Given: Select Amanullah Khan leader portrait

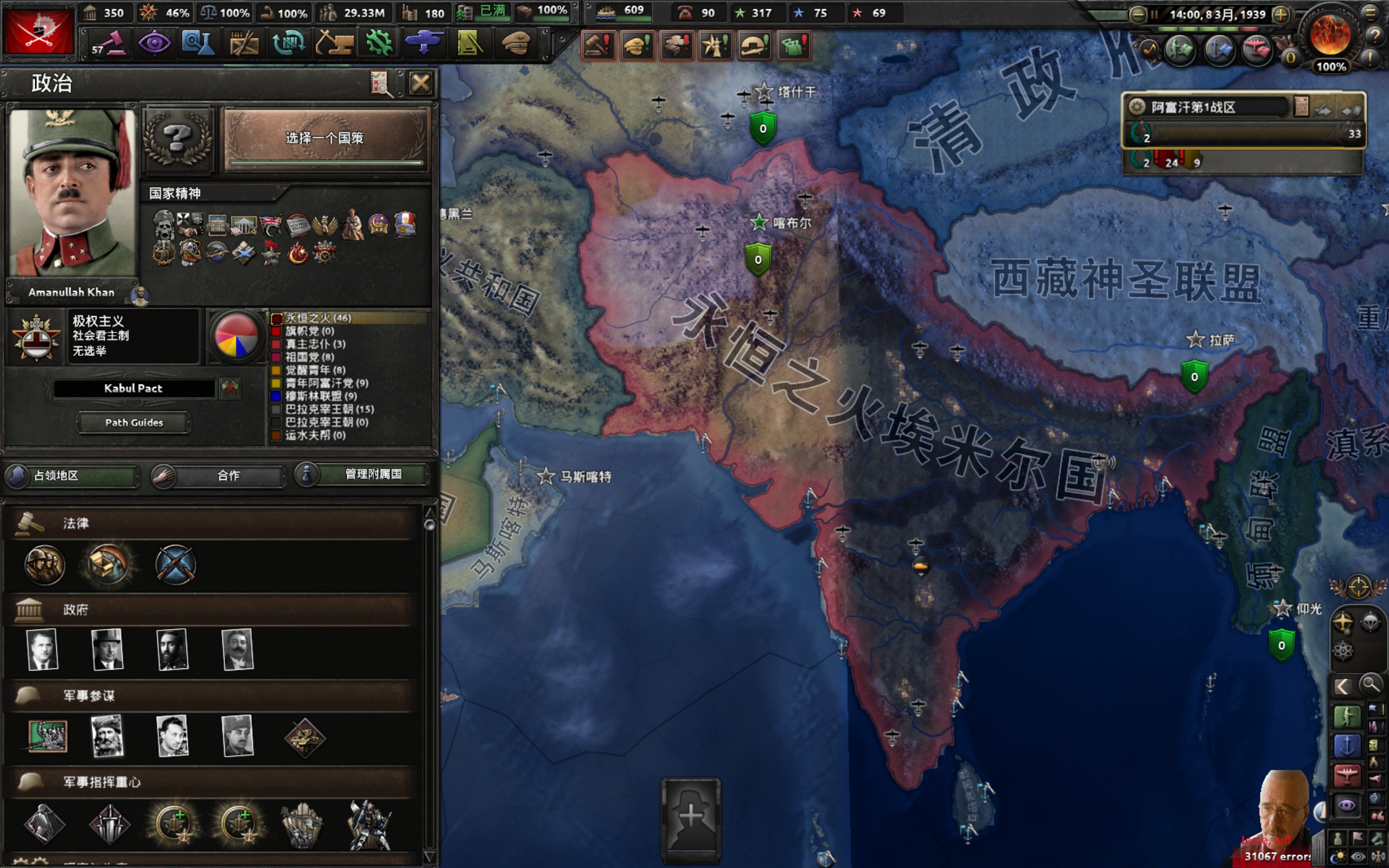Looking at the screenshot, I should coord(72,192).
